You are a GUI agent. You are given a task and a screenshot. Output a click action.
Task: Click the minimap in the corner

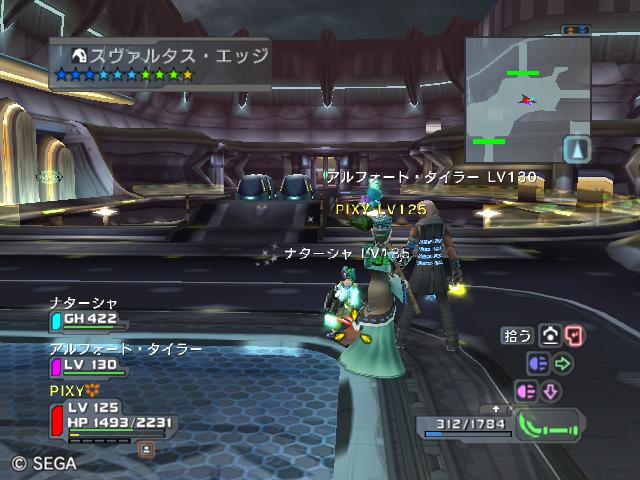pyautogui.click(x=527, y=90)
